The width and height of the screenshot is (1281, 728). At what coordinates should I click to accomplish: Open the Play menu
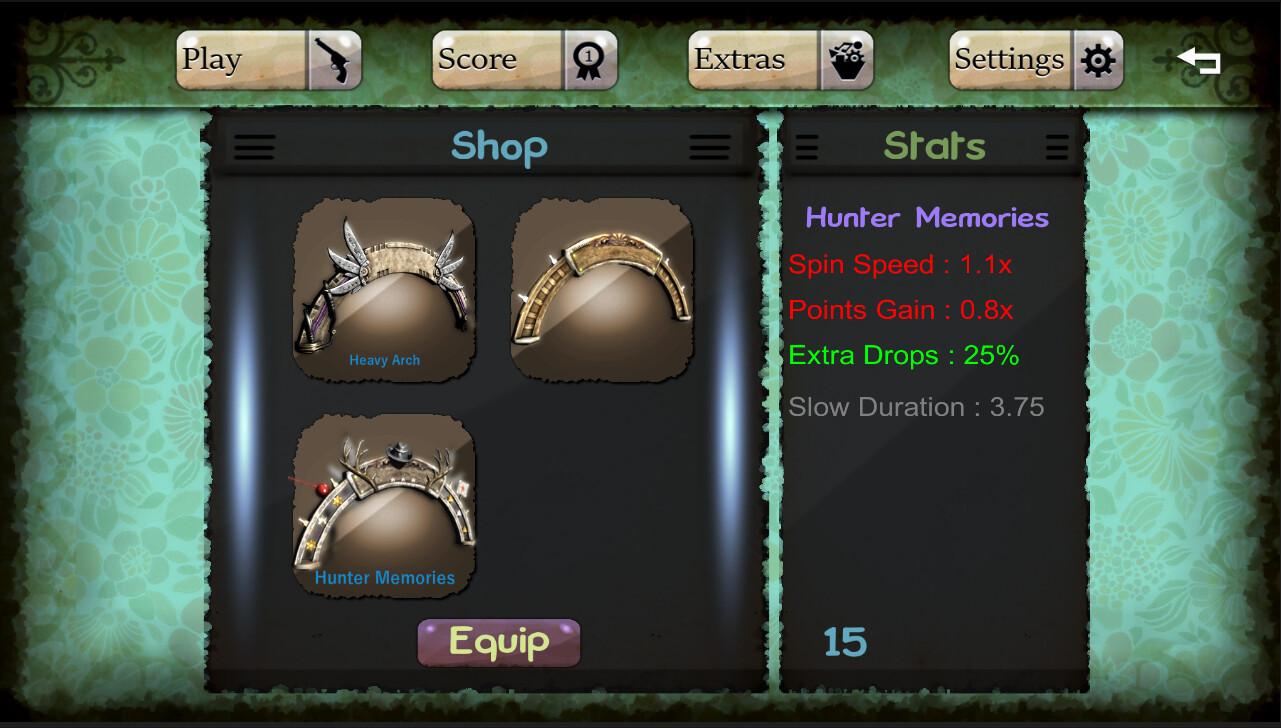click(268, 60)
